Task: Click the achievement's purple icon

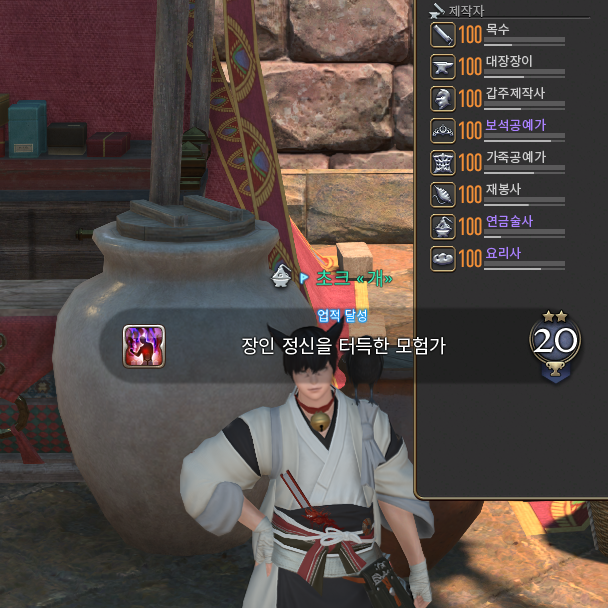Action: [x=144, y=346]
